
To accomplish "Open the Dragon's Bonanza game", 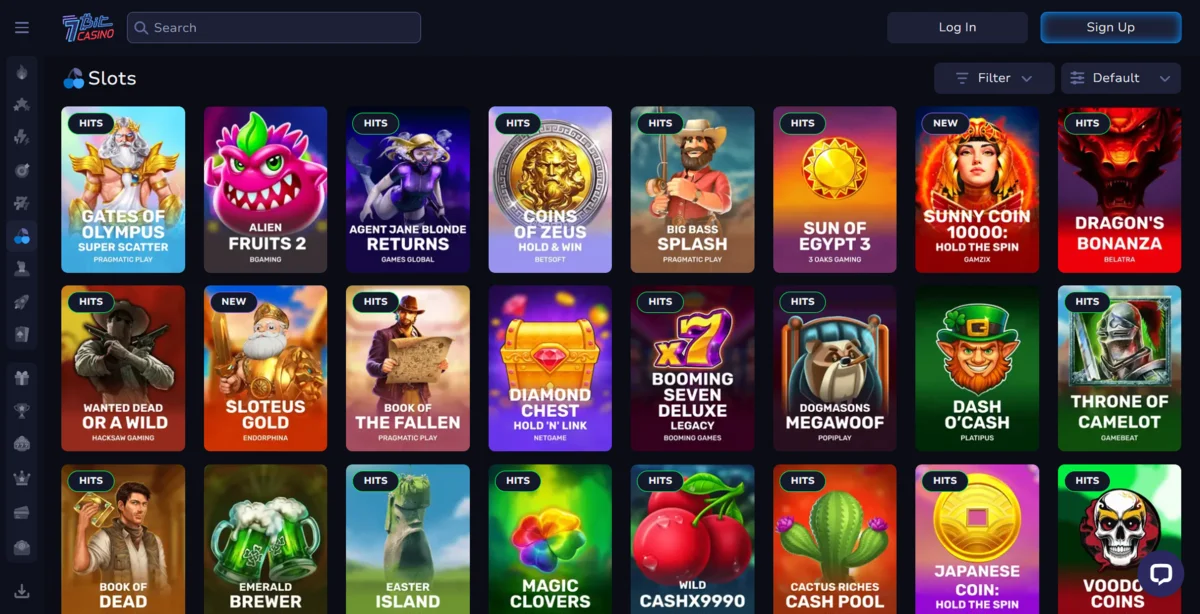I will coord(1119,190).
